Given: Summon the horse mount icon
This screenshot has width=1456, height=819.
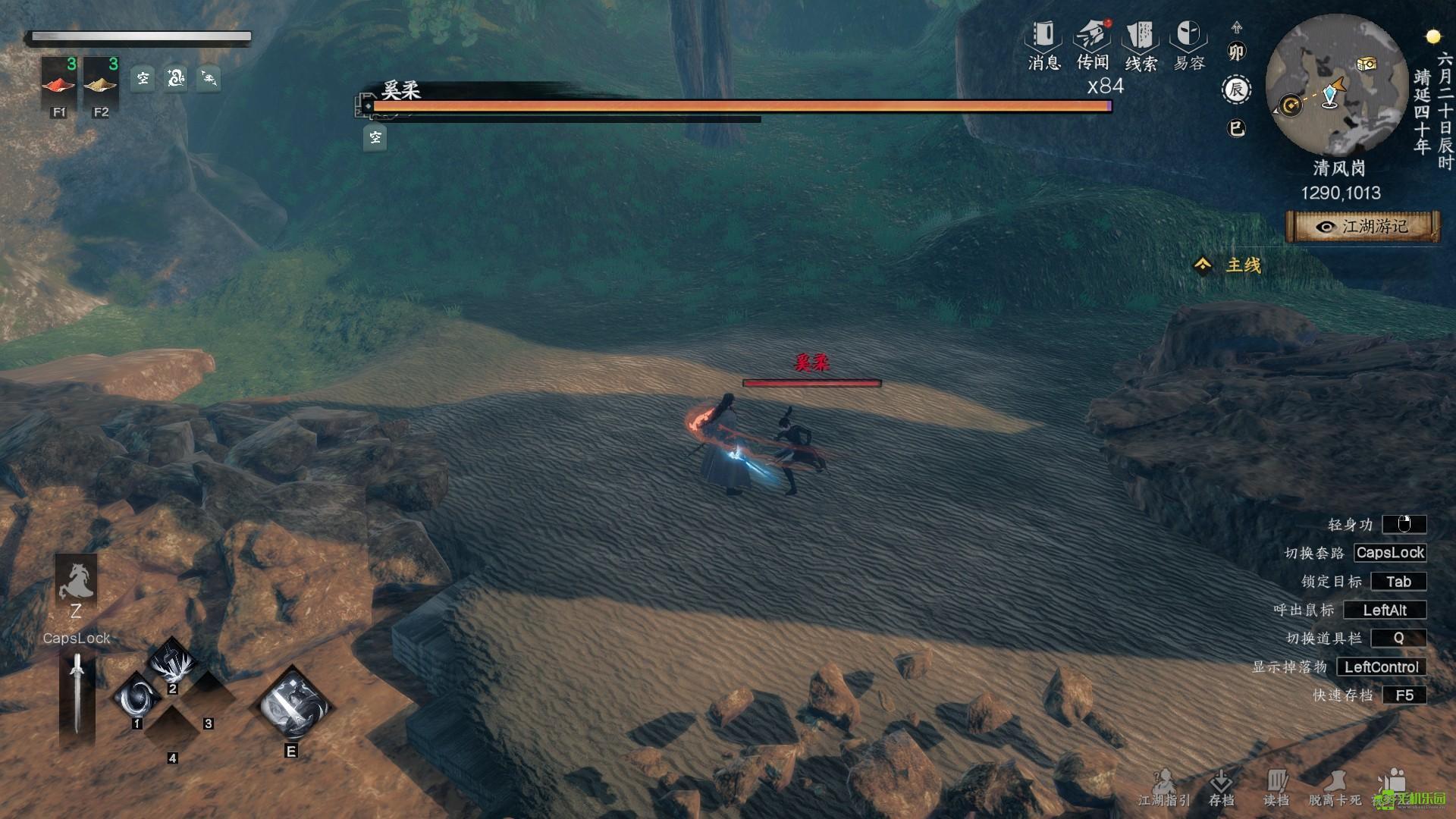Looking at the screenshot, I should coord(76,582).
